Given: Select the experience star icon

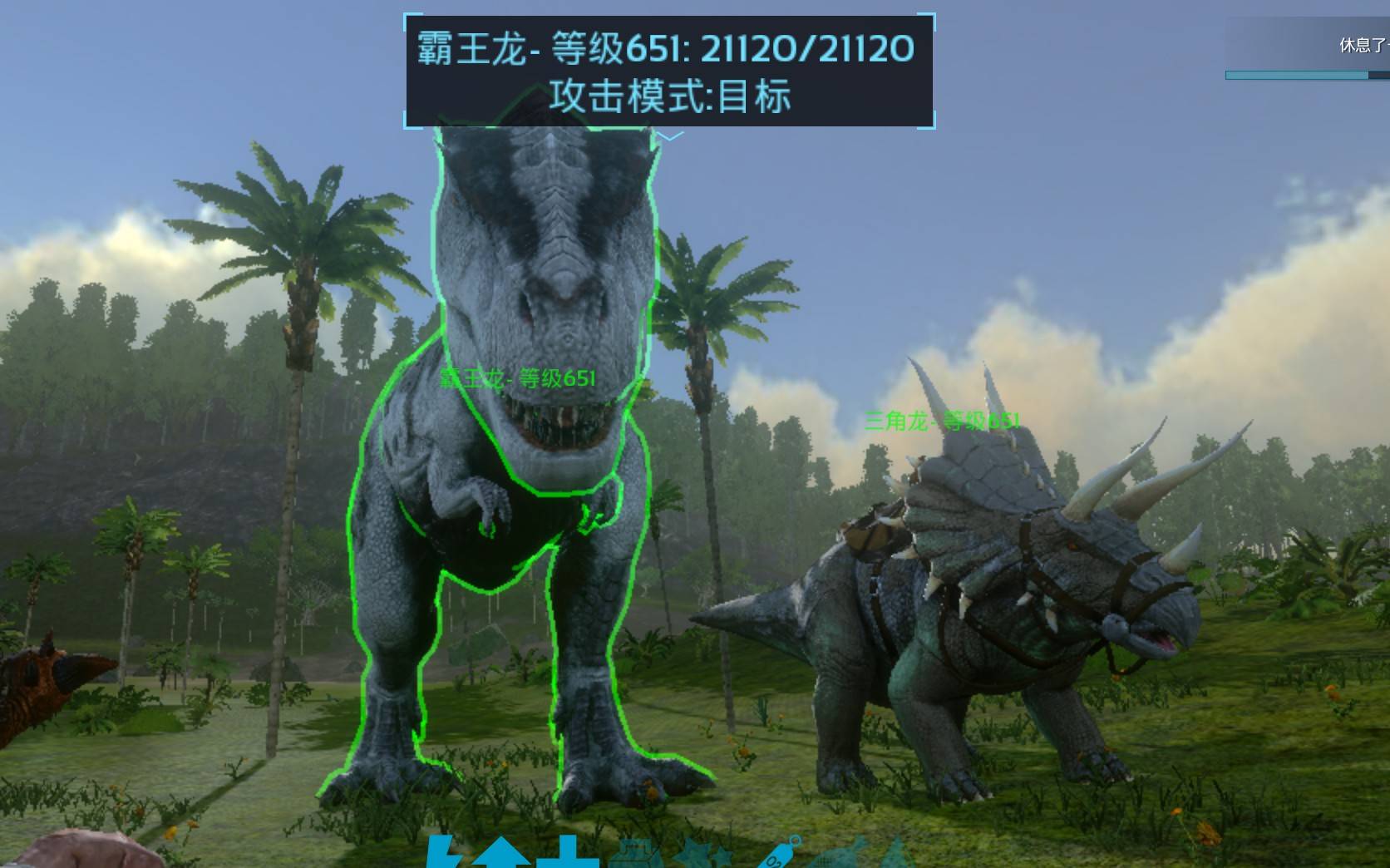Looking at the screenshot, I should point(697,856).
